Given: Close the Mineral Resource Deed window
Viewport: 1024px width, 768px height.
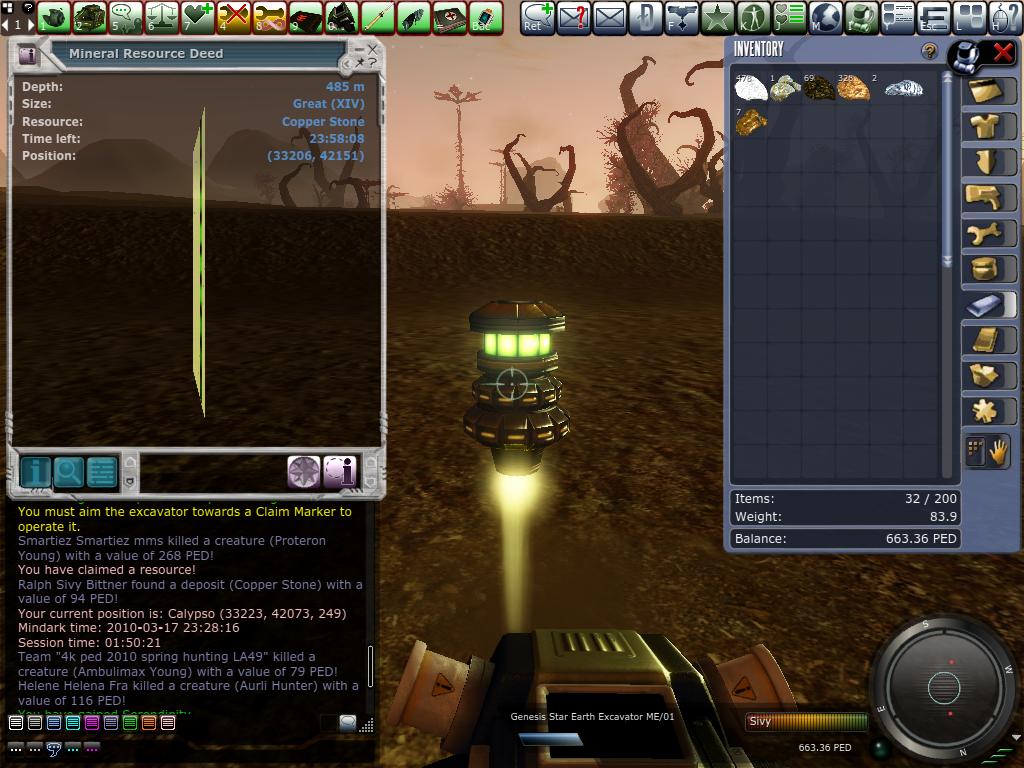Looking at the screenshot, I should 373,48.
